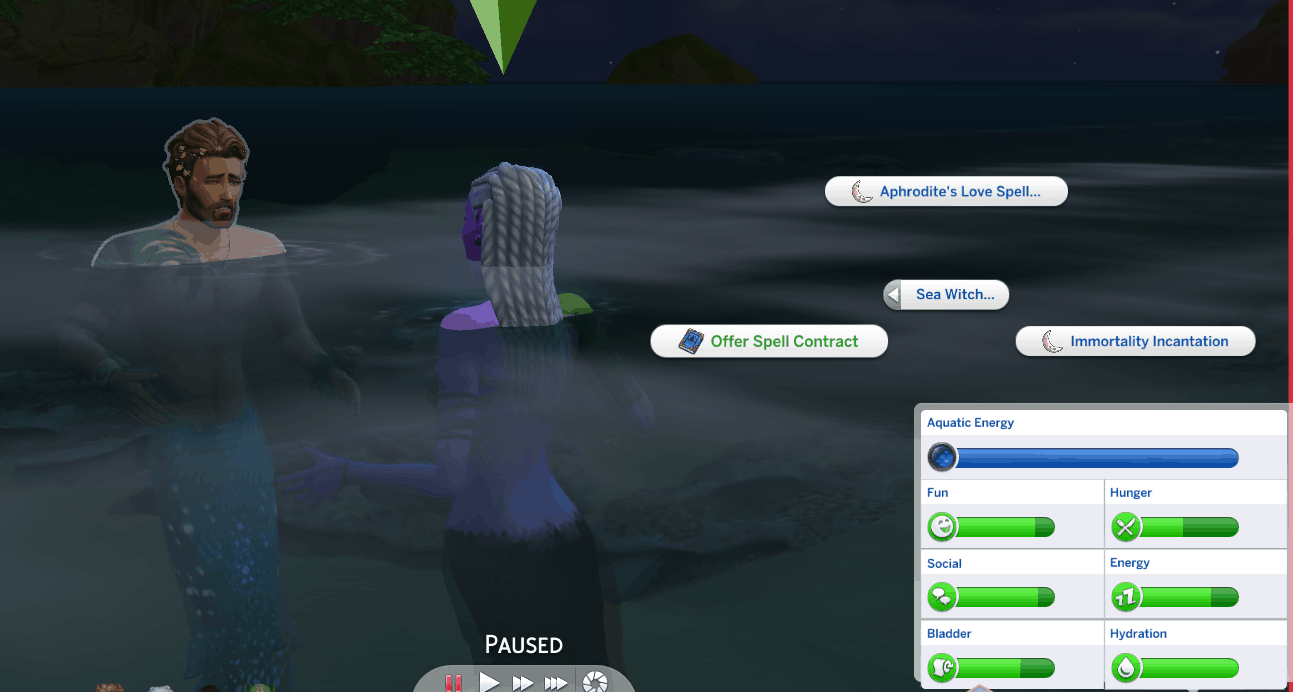The width and height of the screenshot is (1293, 692).
Task: Click the red pause button
Action: (x=454, y=683)
